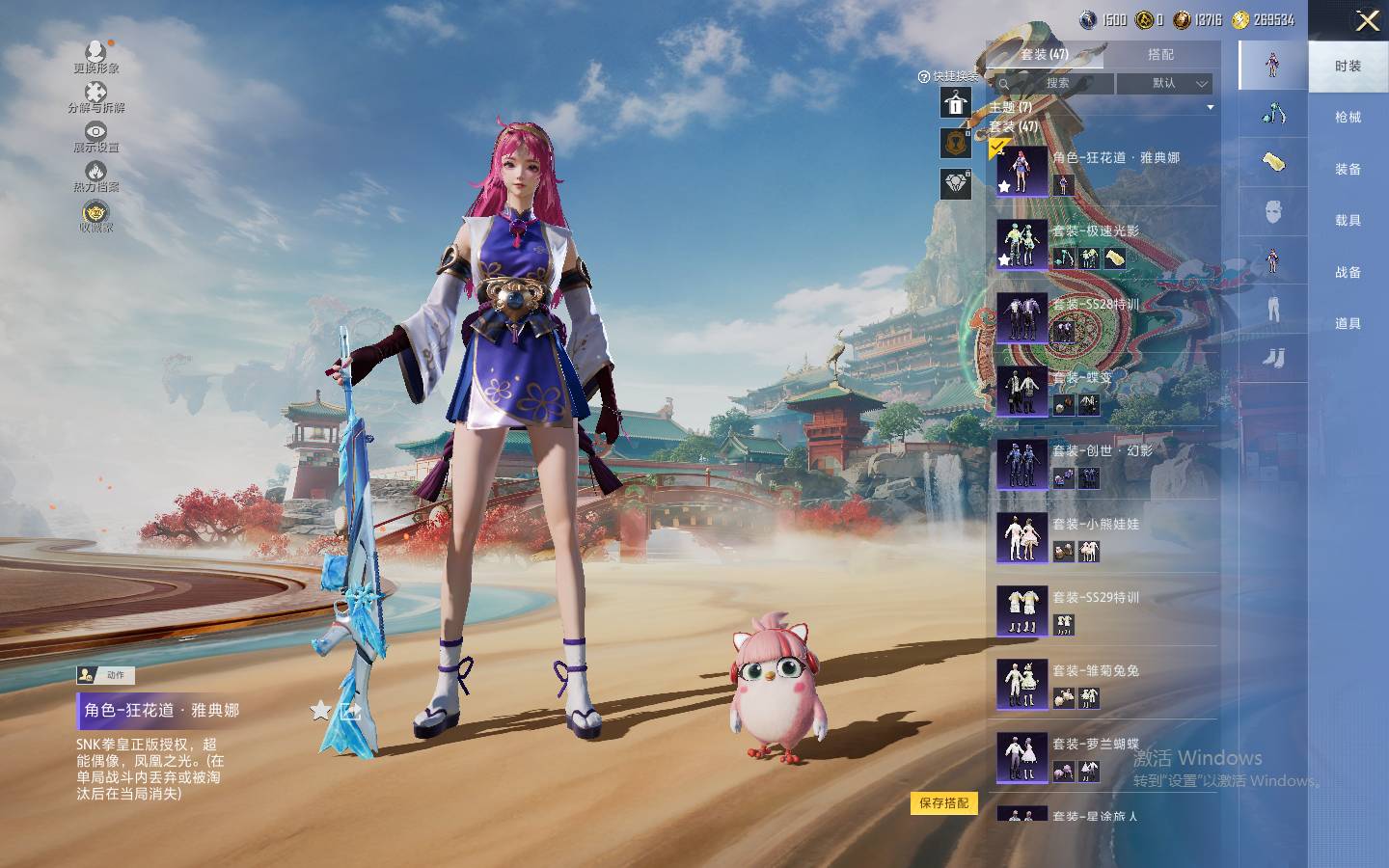Select the 套装 (47) tab

point(1045,55)
